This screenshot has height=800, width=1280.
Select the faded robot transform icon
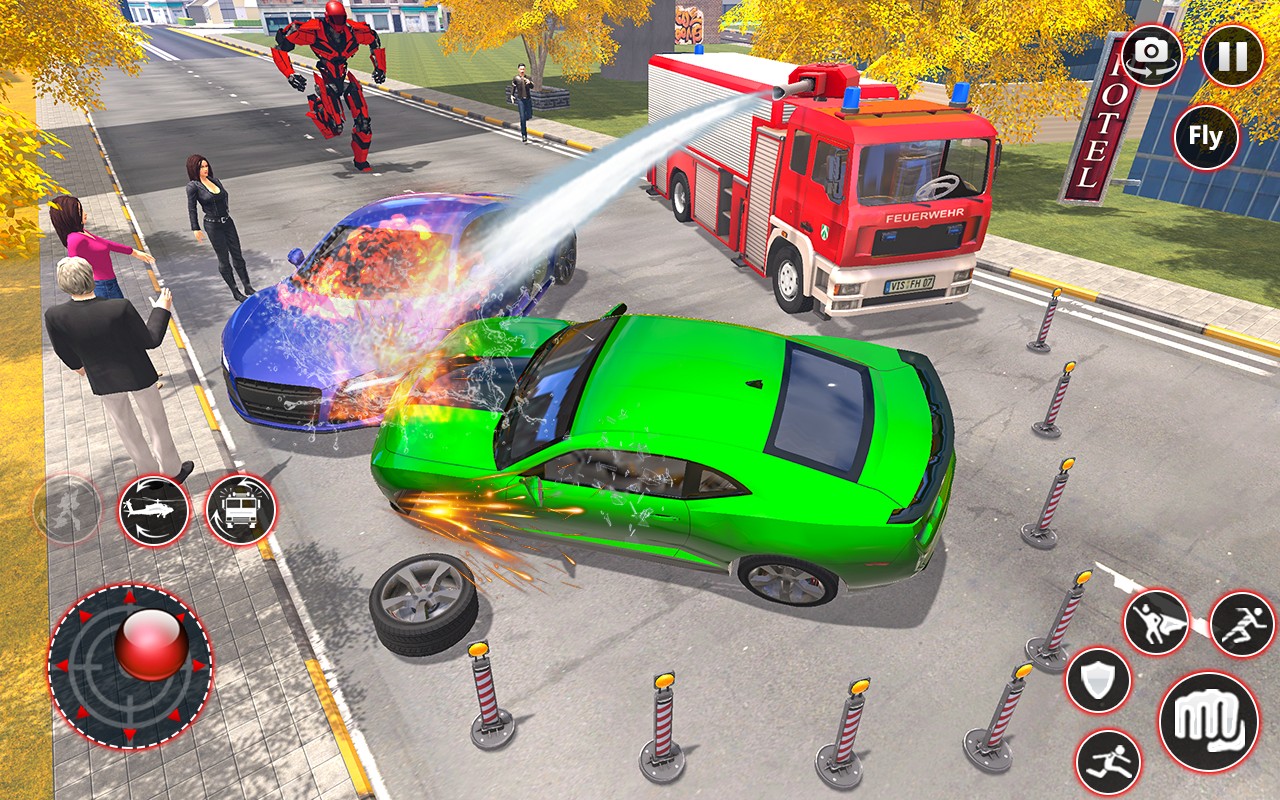pyautogui.click(x=67, y=510)
